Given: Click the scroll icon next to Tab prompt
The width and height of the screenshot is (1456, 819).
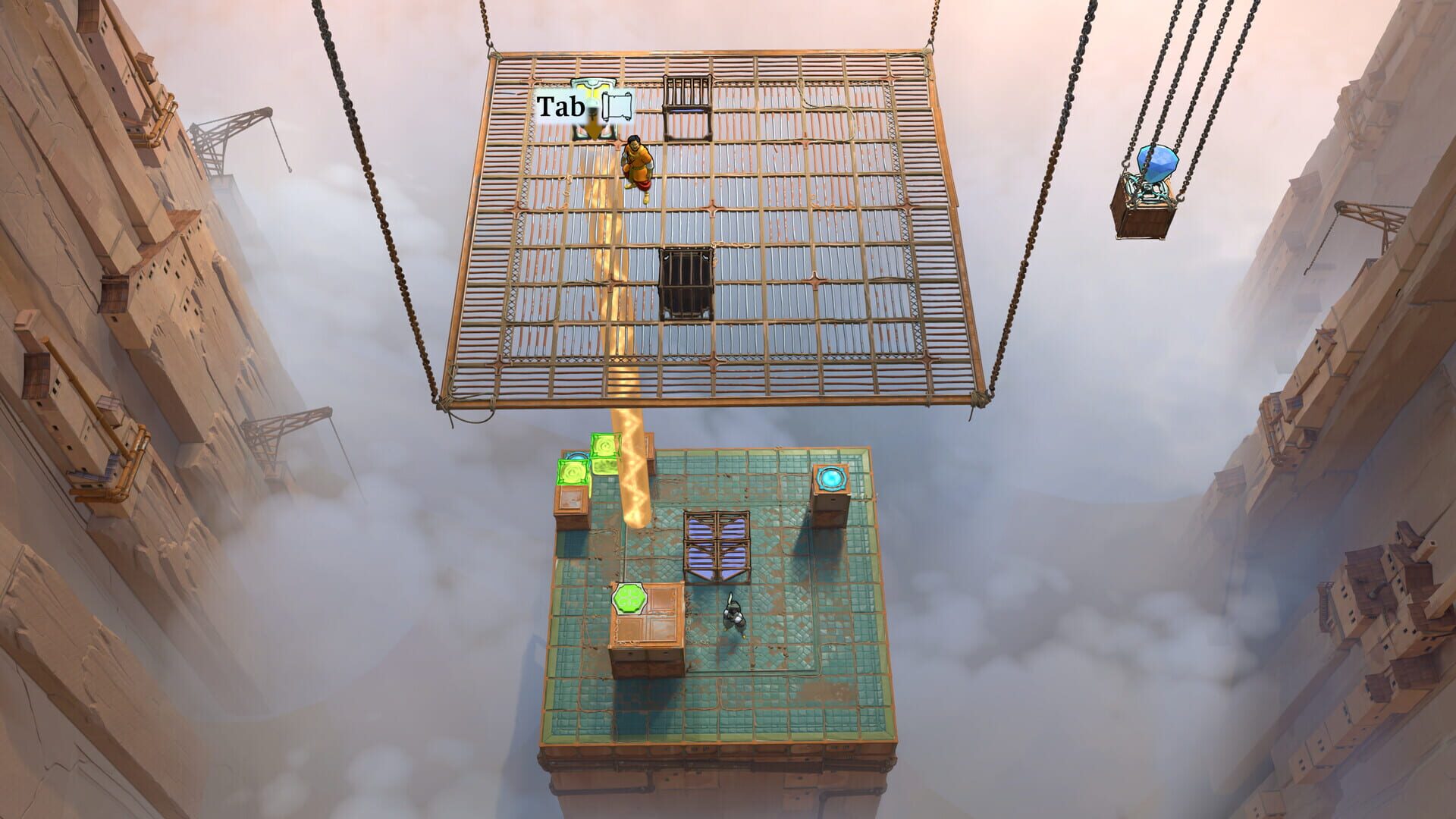Looking at the screenshot, I should tap(617, 105).
